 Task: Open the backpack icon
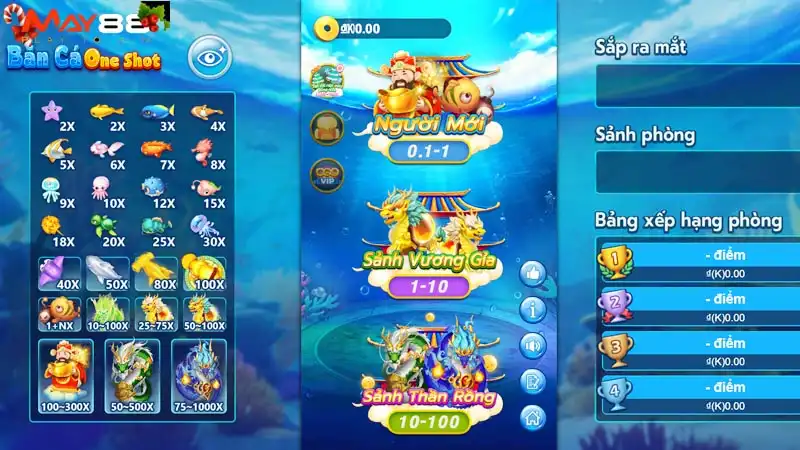(x=327, y=126)
